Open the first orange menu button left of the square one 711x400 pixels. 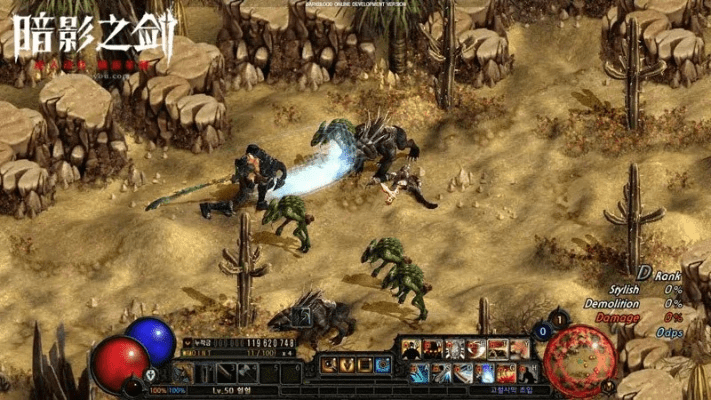click(346, 365)
